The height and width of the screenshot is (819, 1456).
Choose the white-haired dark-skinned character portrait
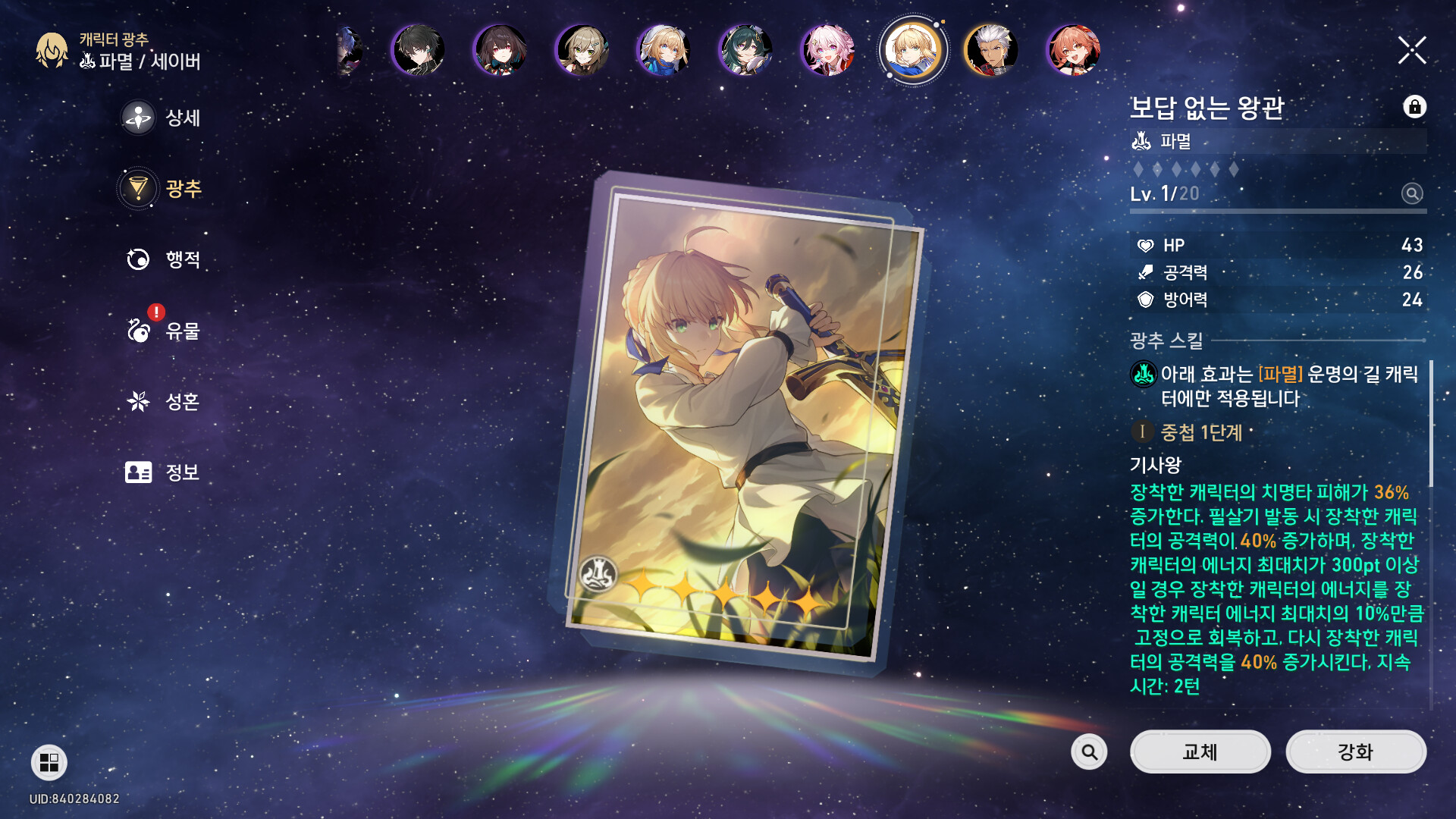(x=991, y=51)
